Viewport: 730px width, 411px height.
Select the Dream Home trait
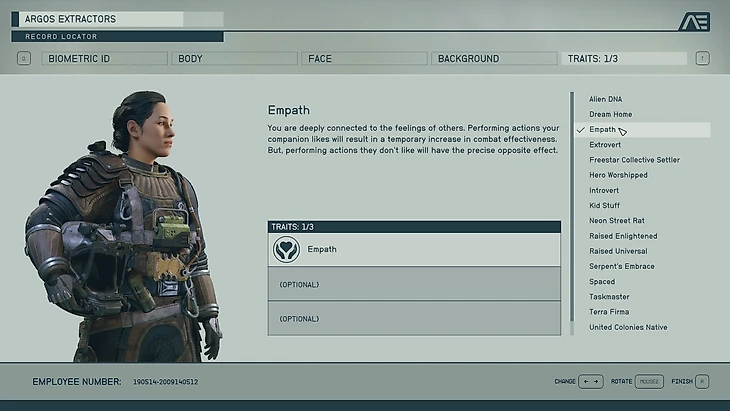611,114
